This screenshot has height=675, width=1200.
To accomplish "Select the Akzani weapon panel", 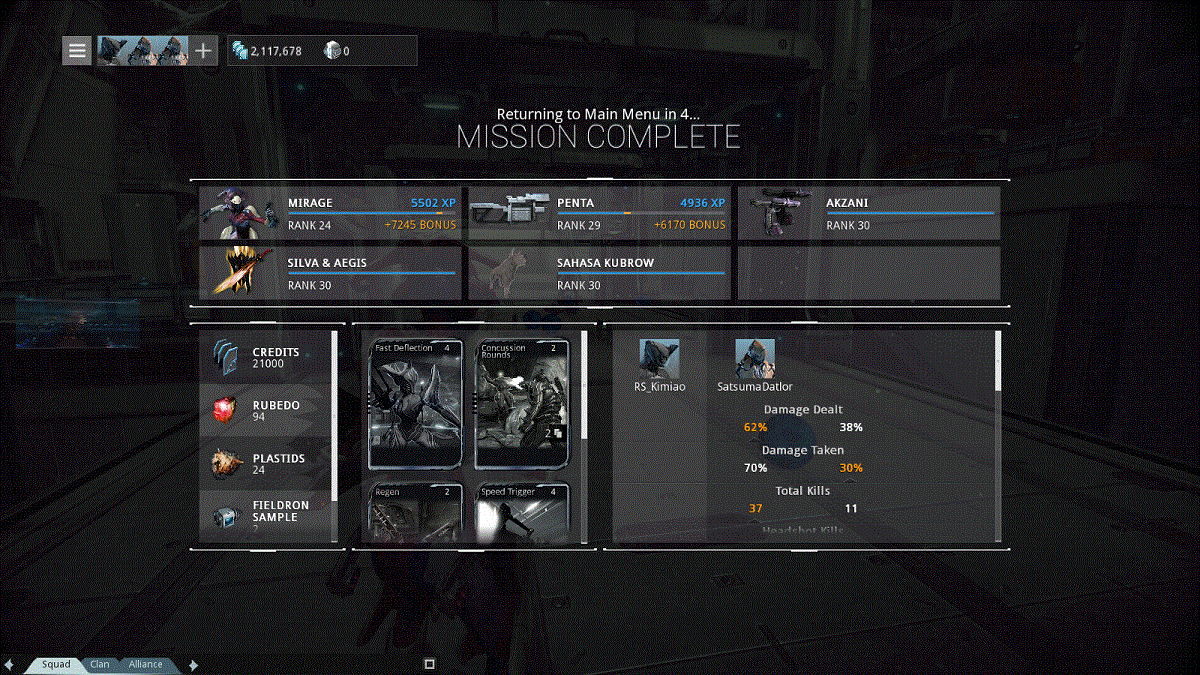I will pos(868,213).
